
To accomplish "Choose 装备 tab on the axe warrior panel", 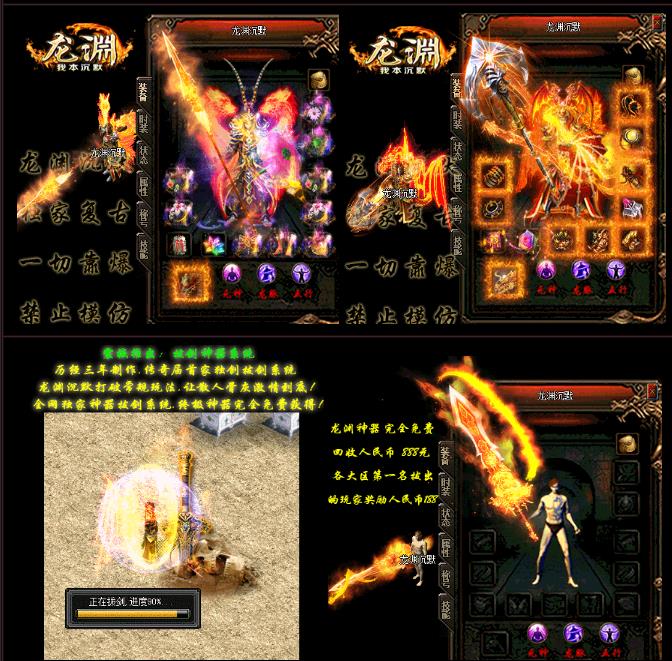I will pos(456,87).
